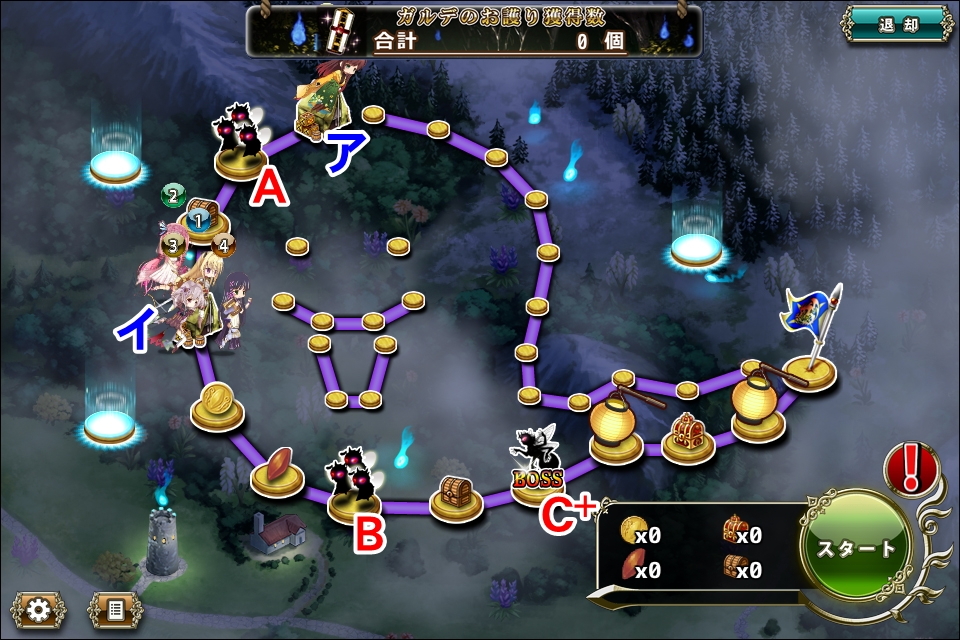Show the red exclamation alert
The width and height of the screenshot is (960, 640).
(x=911, y=469)
